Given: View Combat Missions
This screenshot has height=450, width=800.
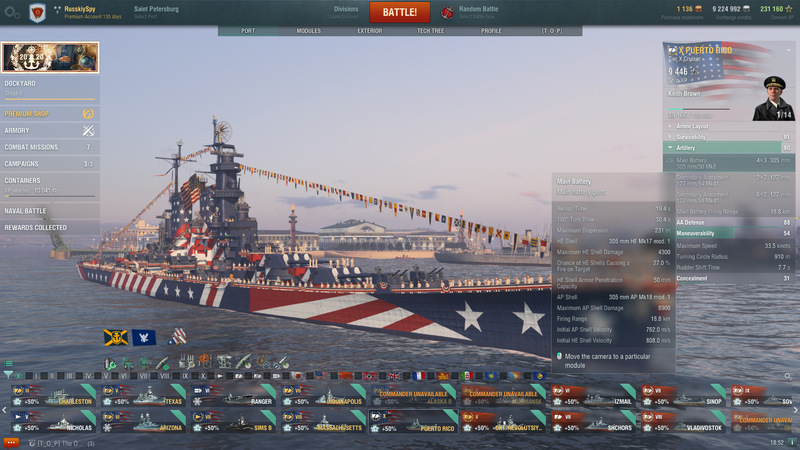Looking at the screenshot, I should [48, 147].
